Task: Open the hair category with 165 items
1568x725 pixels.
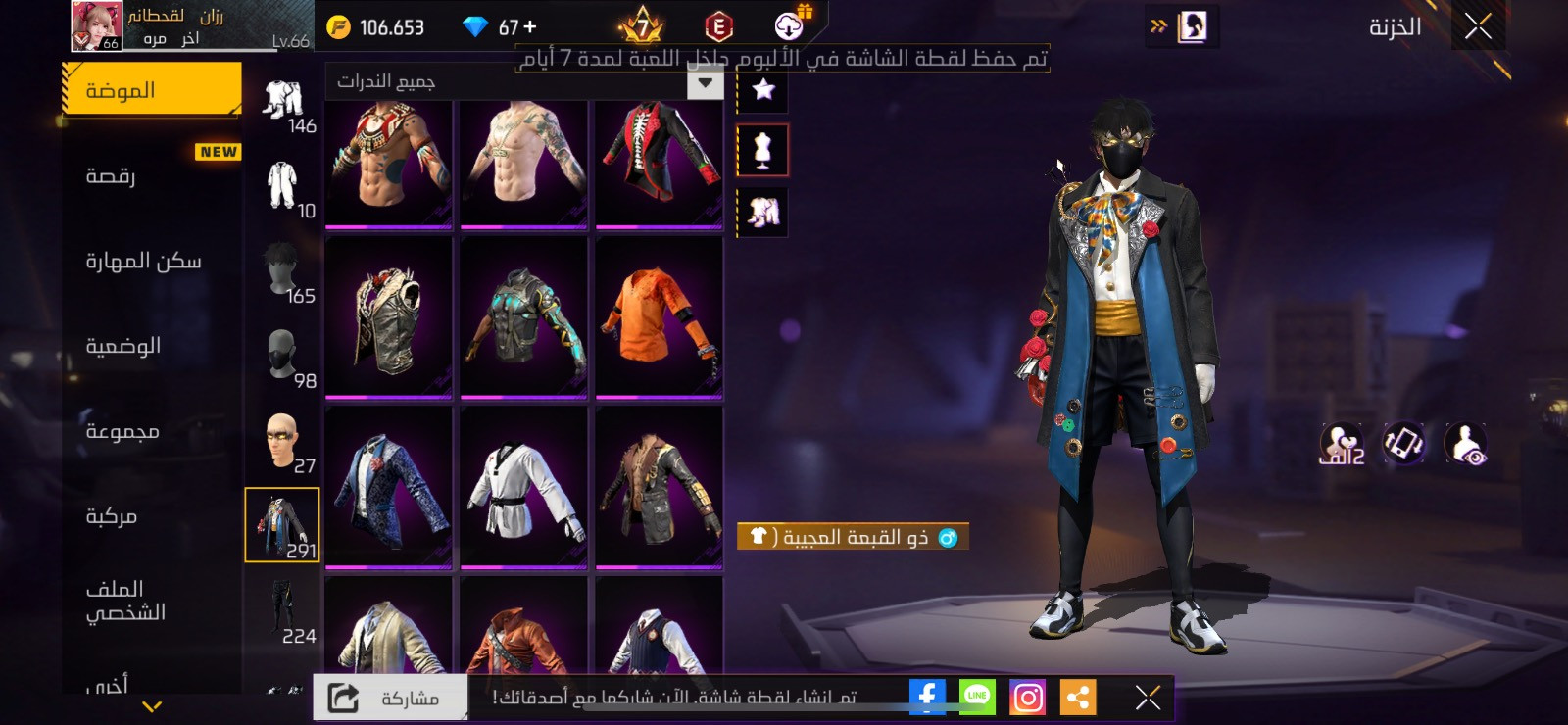Action: pyautogui.click(x=282, y=271)
